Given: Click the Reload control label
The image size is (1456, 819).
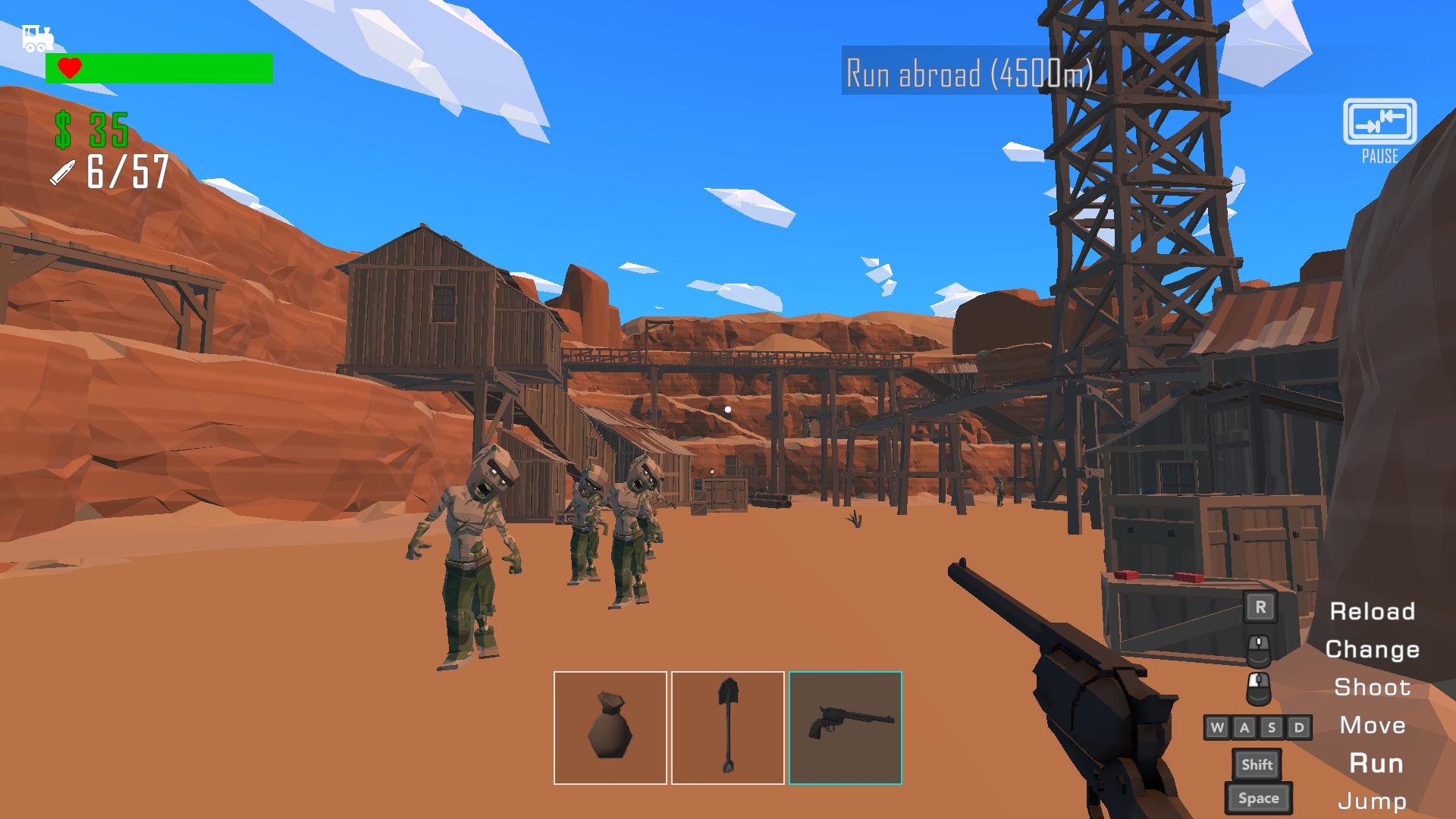Looking at the screenshot, I should click(x=1373, y=612).
